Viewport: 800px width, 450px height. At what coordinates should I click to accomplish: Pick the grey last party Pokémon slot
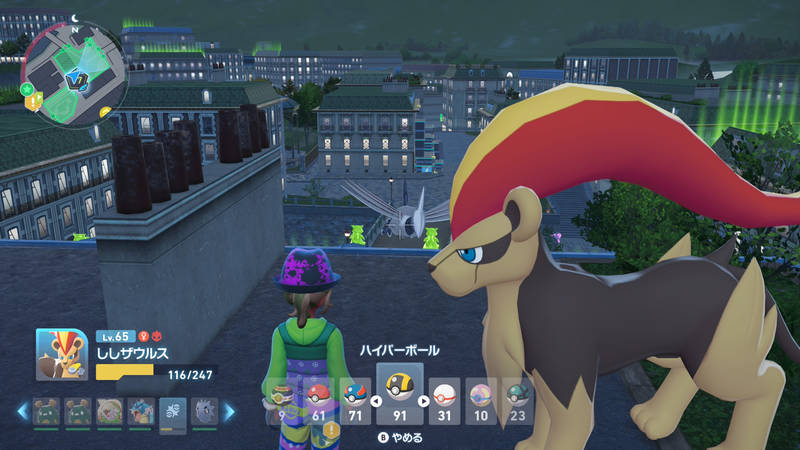click(204, 410)
